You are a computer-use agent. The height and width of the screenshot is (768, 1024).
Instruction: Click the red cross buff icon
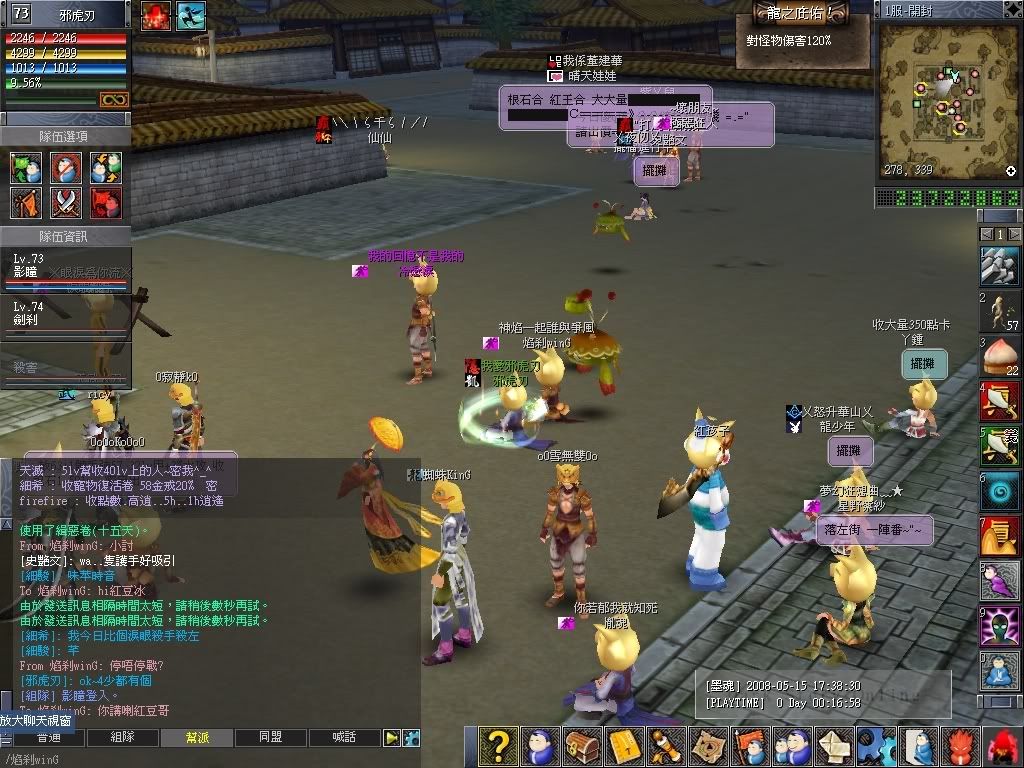(155, 15)
